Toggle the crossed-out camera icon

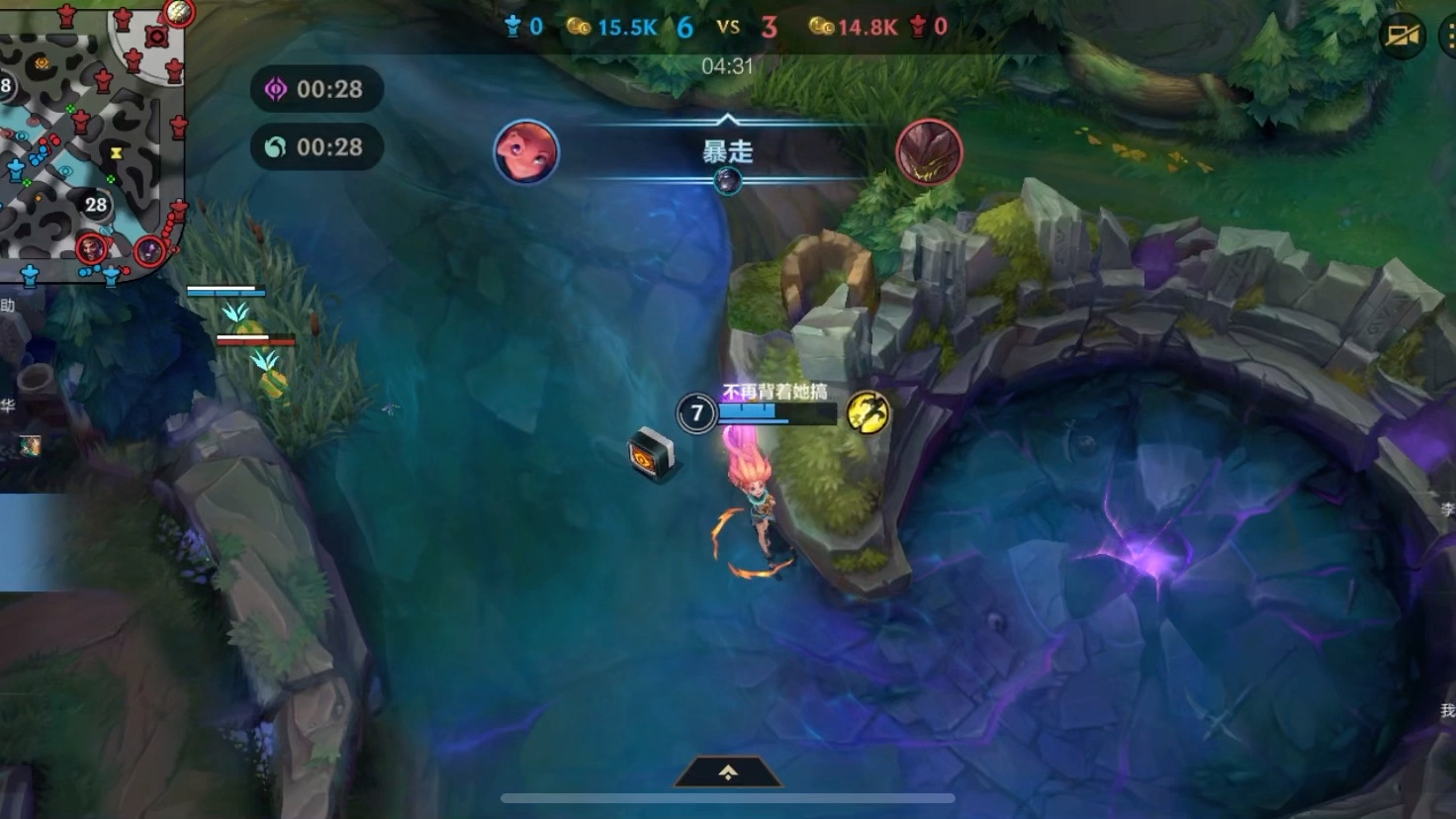[1402, 37]
